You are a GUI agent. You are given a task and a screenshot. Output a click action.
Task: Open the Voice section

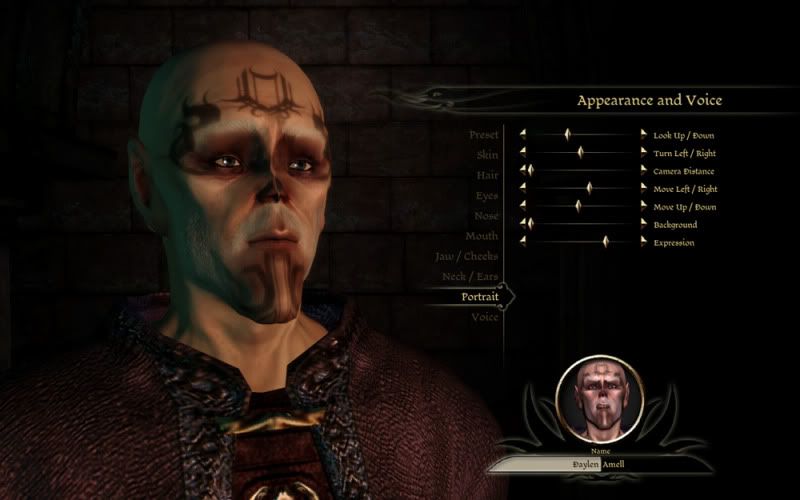click(485, 317)
